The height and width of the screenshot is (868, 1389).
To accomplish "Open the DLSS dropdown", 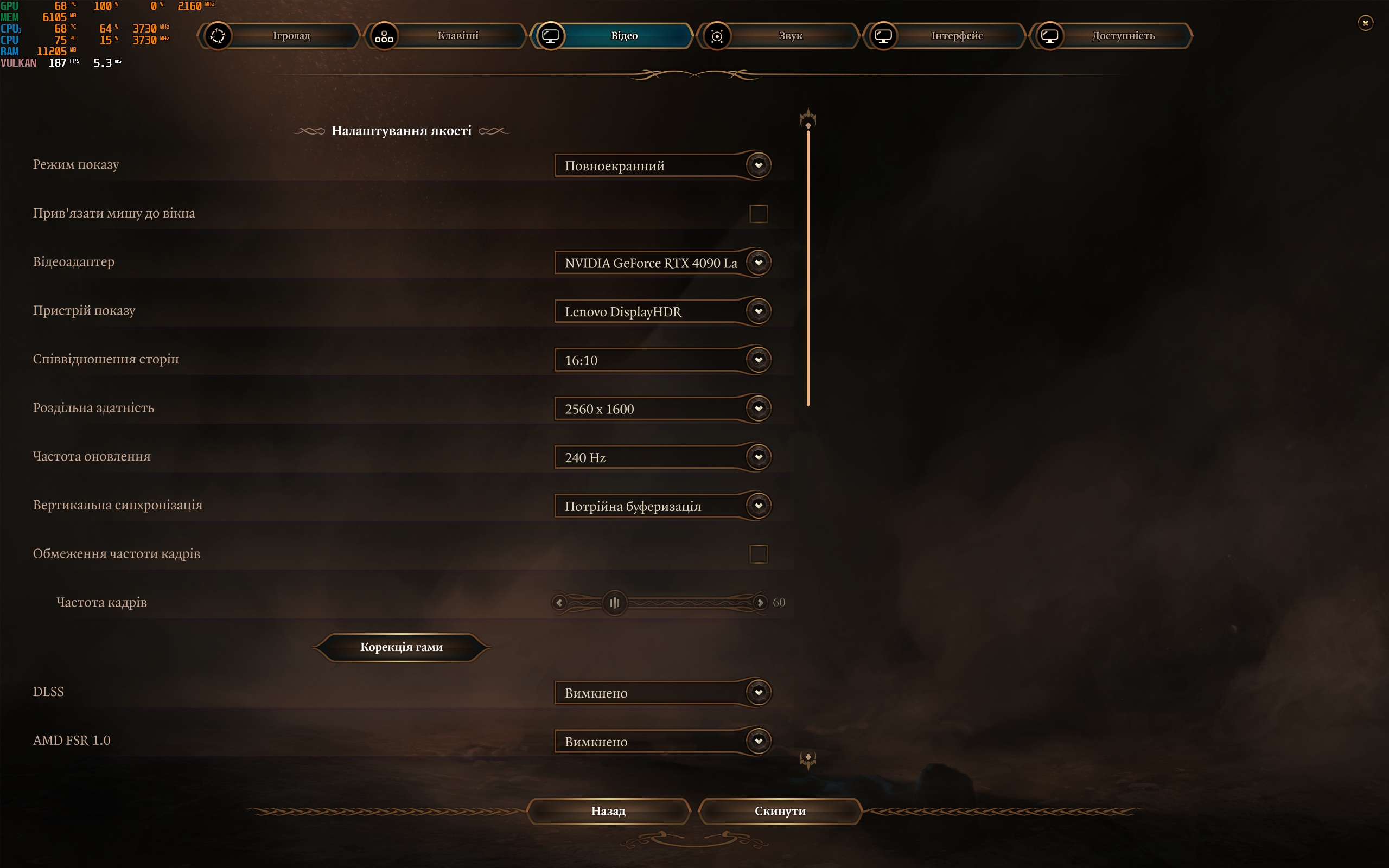I will (662, 693).
